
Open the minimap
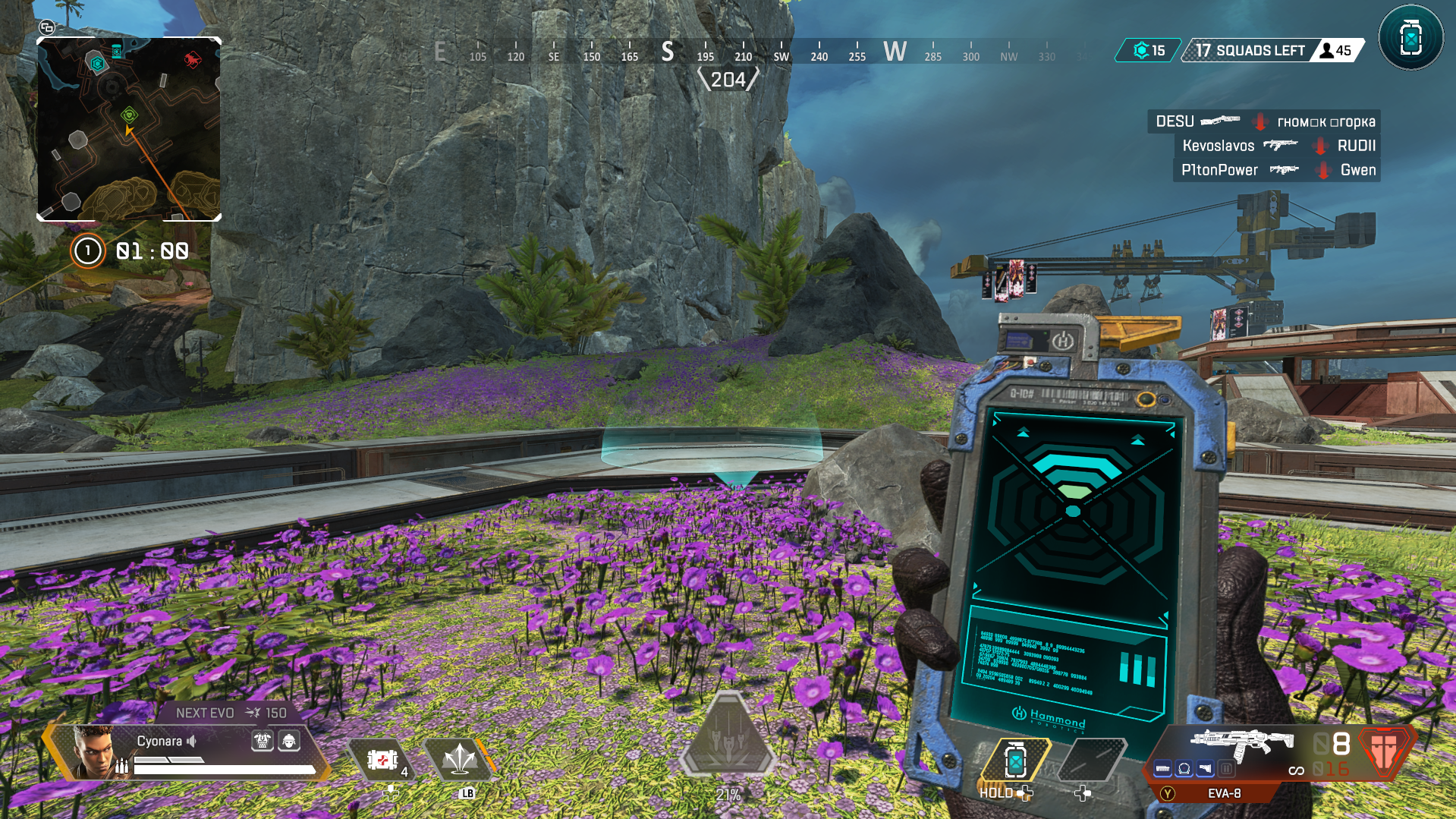[x=129, y=129]
